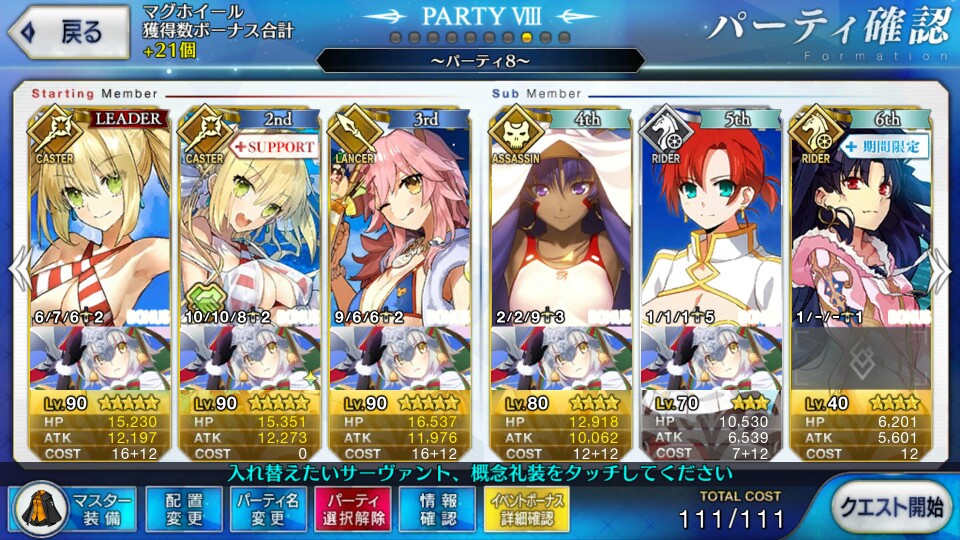This screenshot has height=540, width=960.
Task: Select the LEADER Caster servant card
Action: (98, 220)
